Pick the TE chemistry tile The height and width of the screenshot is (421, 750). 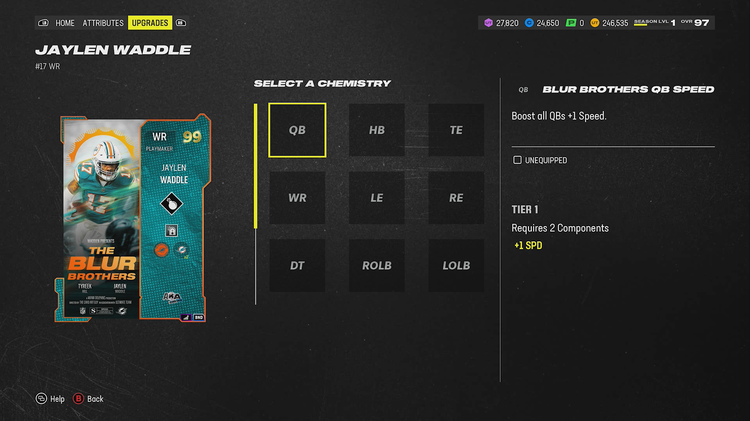(456, 130)
